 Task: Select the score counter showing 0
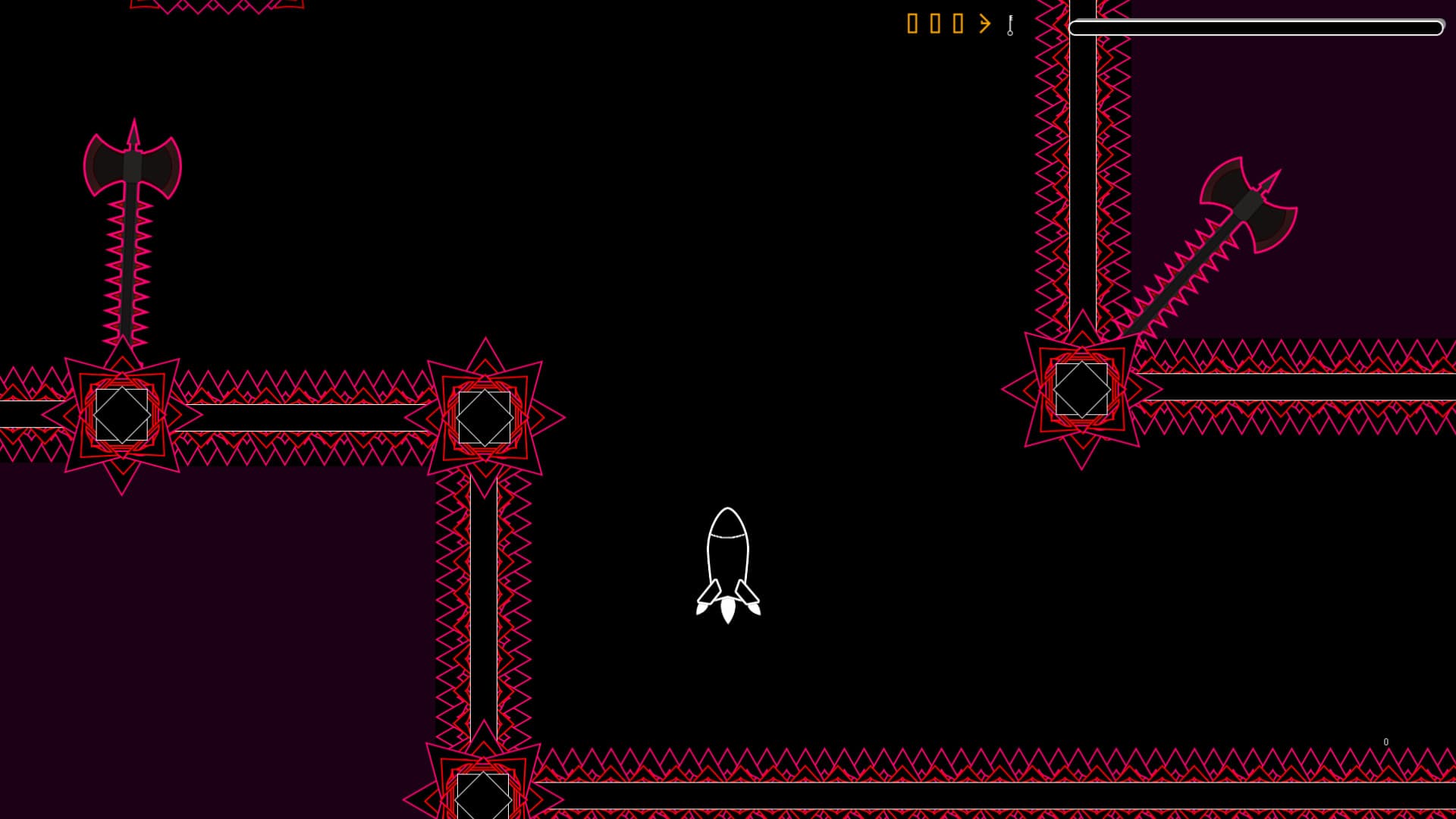pos(1386,741)
